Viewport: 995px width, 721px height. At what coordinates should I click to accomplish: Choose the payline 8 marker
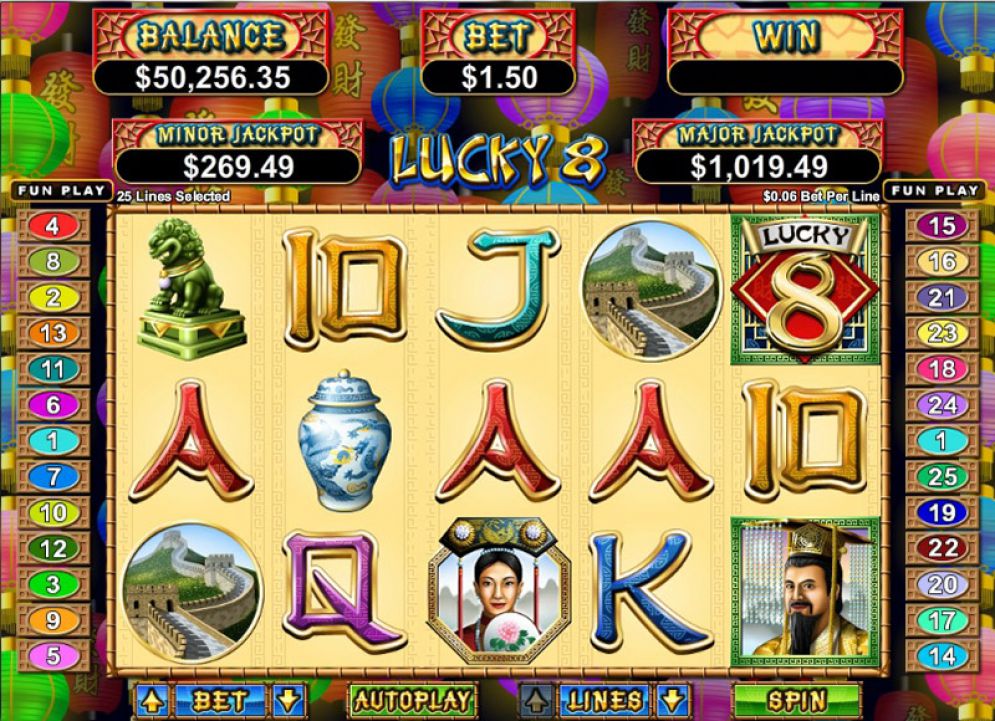click(x=53, y=262)
